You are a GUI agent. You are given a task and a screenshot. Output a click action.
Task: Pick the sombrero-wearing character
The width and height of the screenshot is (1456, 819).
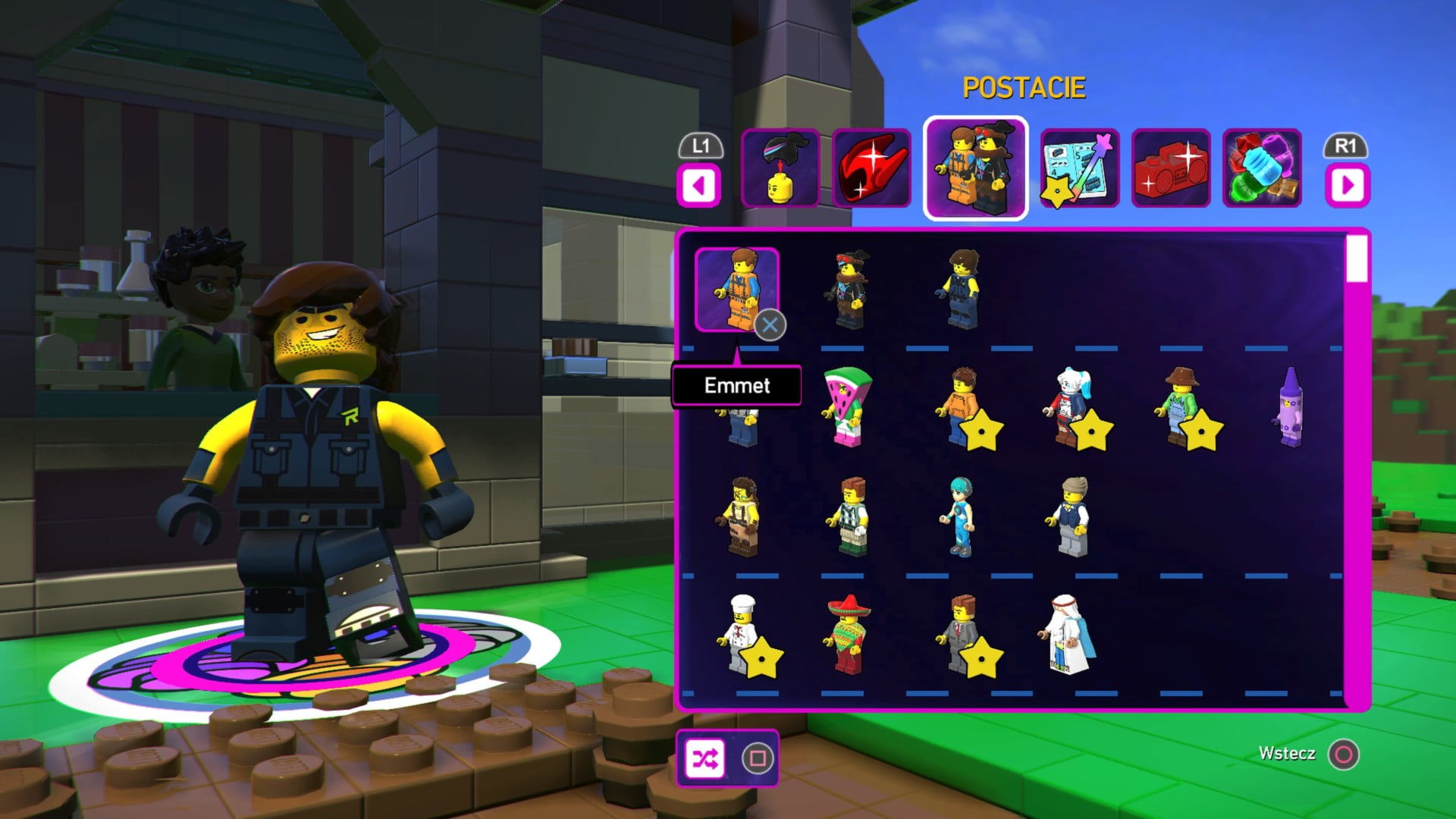pyautogui.click(x=848, y=635)
